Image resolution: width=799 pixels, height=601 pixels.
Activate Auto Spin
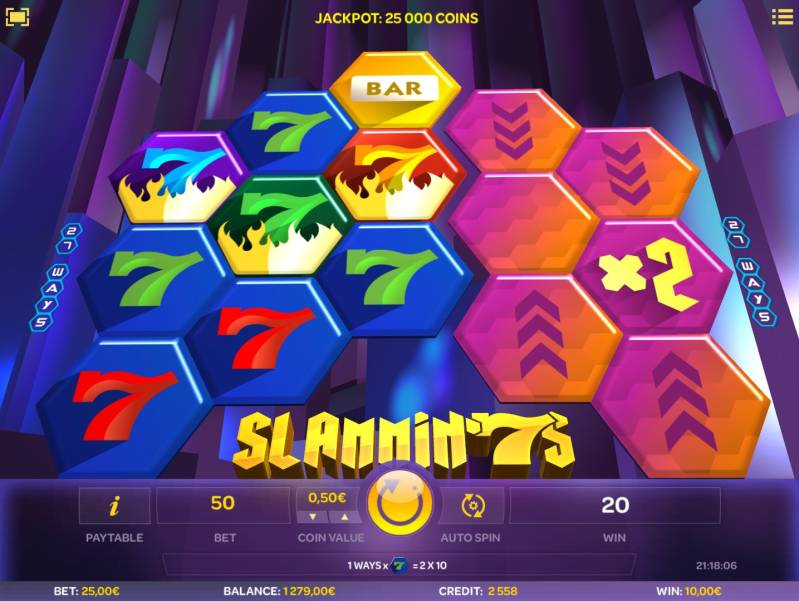(x=471, y=505)
